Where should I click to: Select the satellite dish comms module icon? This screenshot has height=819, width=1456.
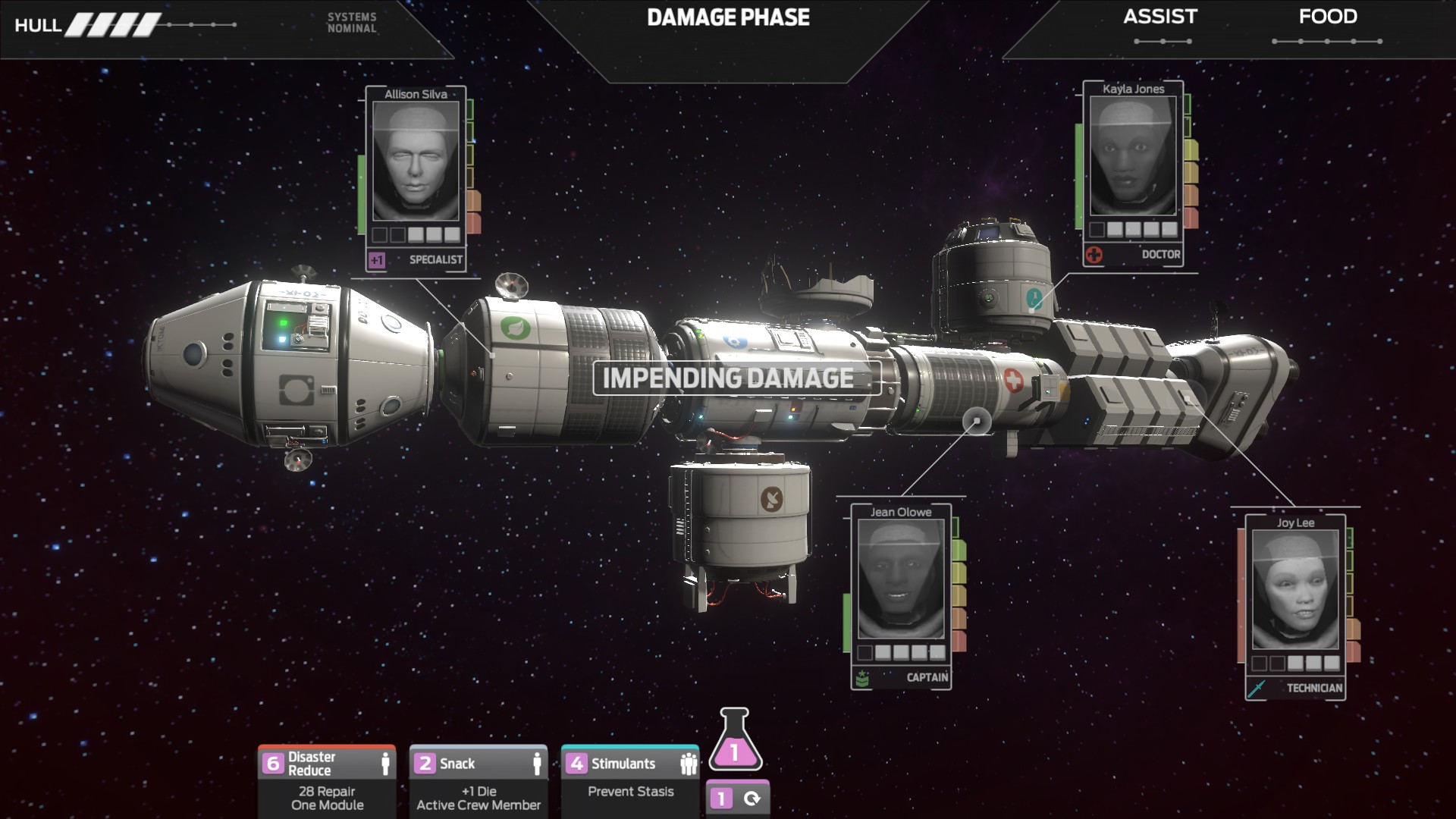(772, 498)
